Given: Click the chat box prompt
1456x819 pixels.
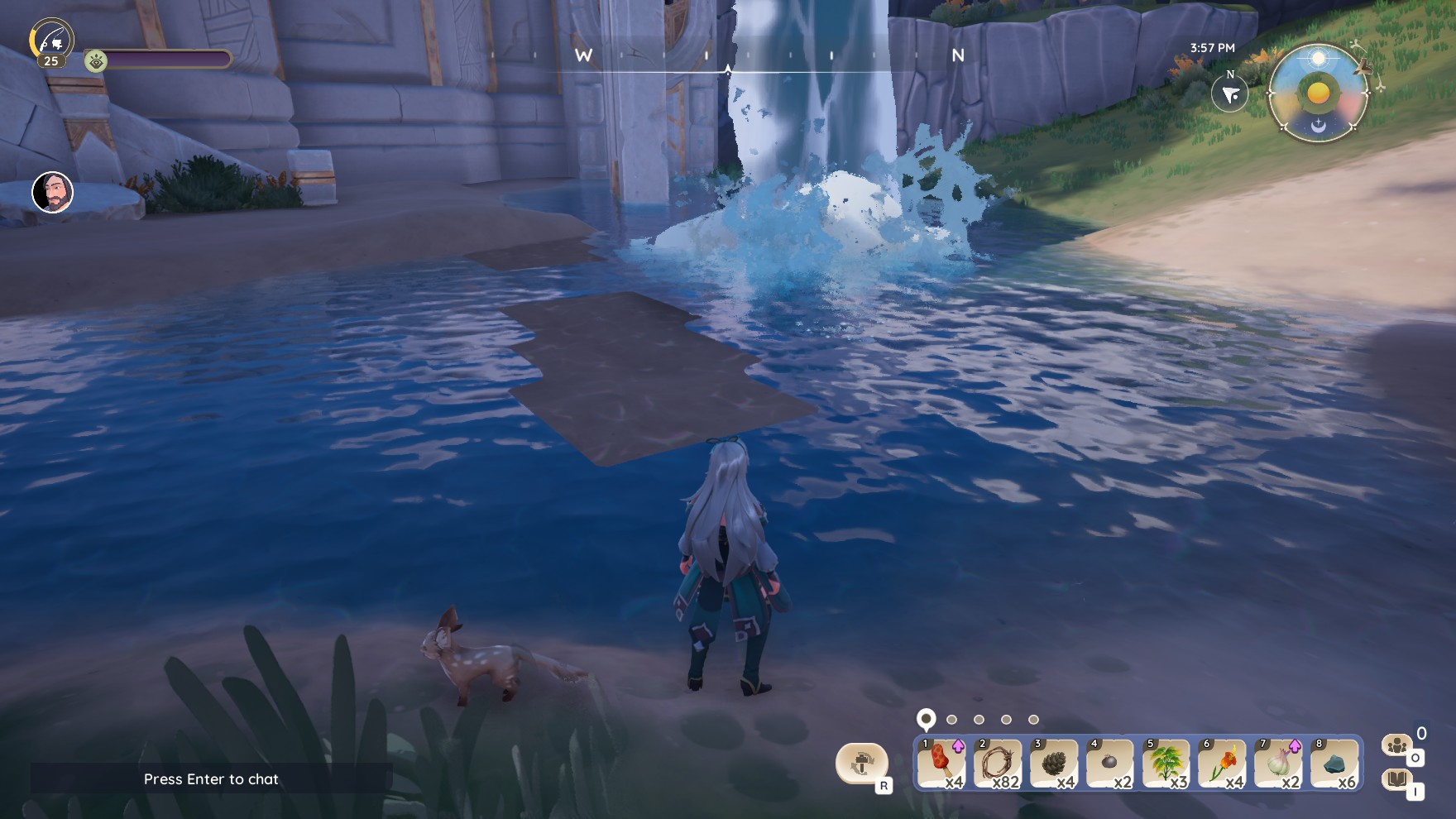Looking at the screenshot, I should tap(211, 778).
